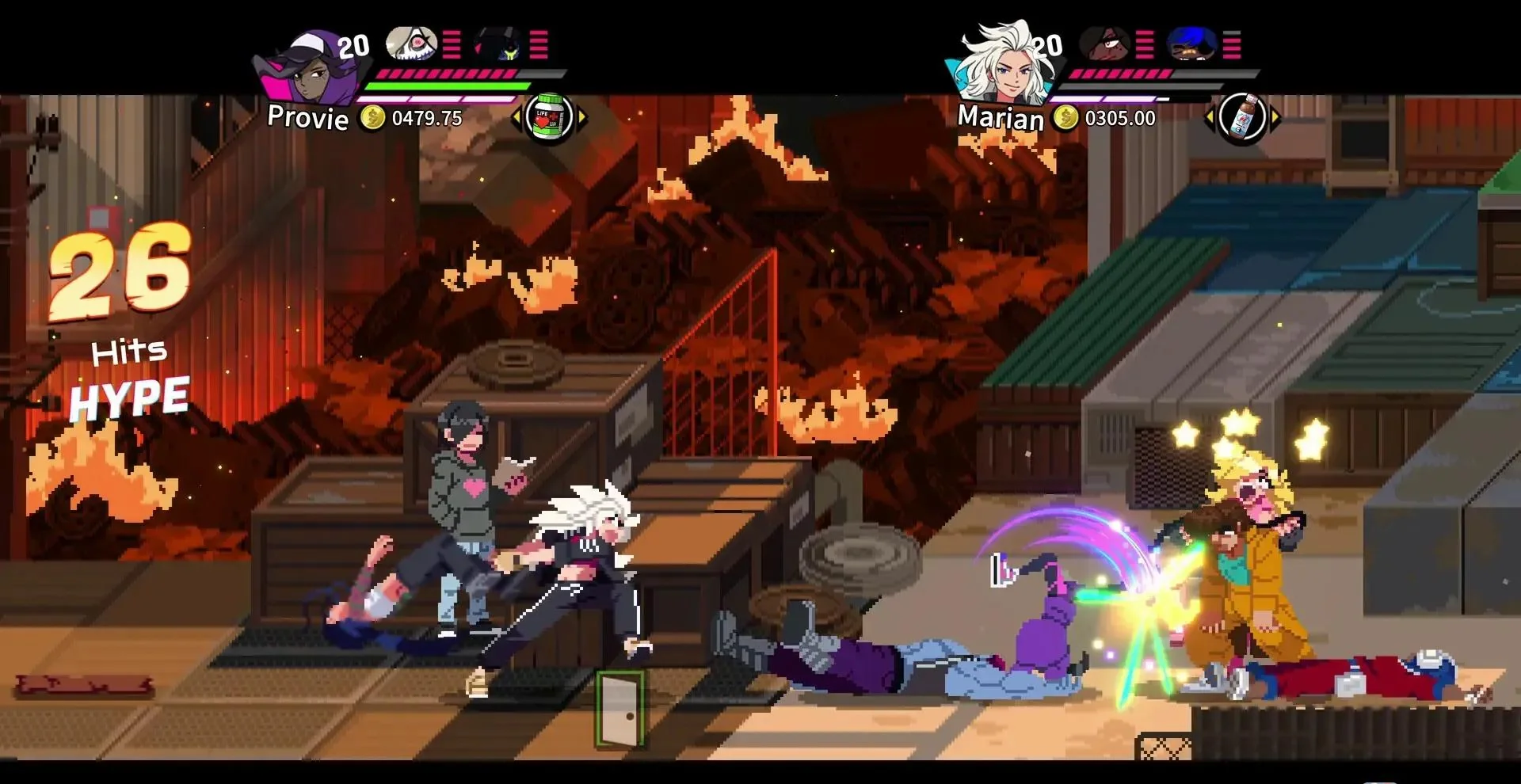1521x784 pixels.
Task: Click the green door exit marker
Action: [619, 709]
